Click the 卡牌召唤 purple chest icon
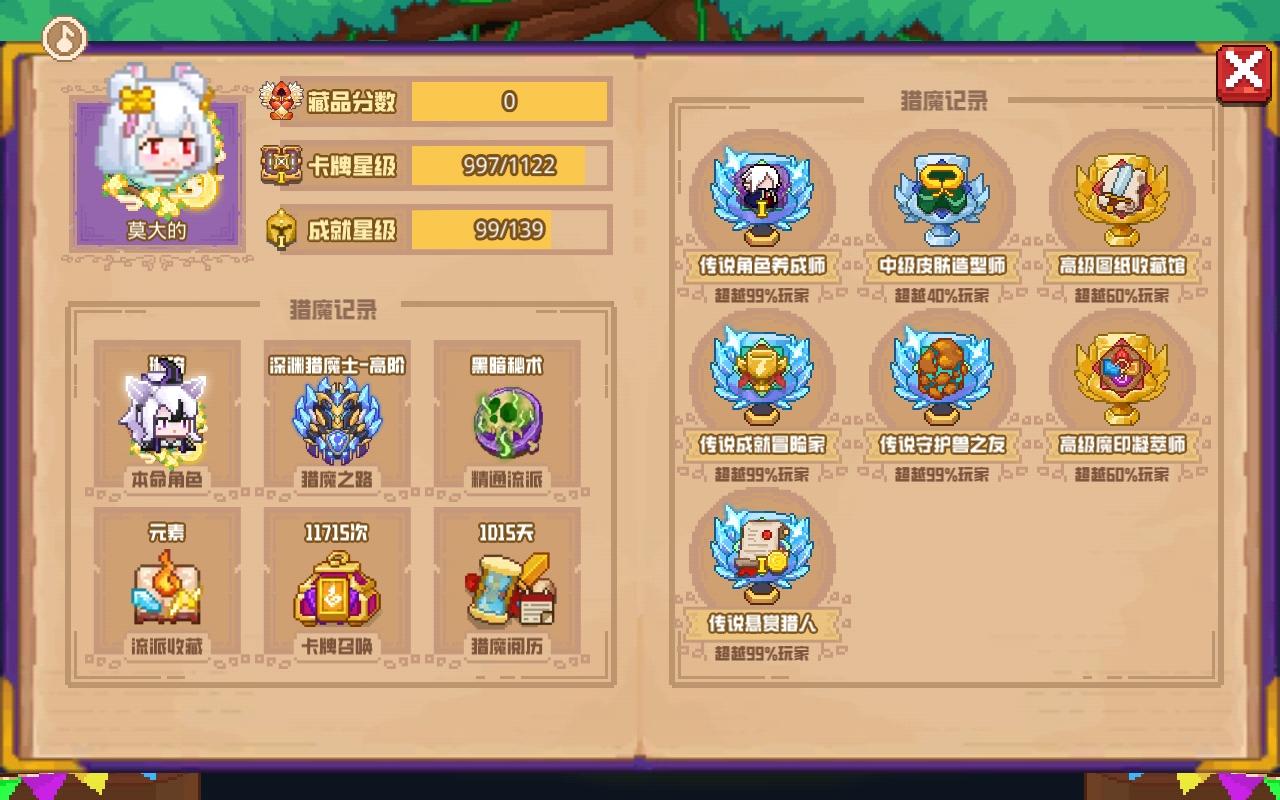This screenshot has height=800, width=1280. coord(338,590)
